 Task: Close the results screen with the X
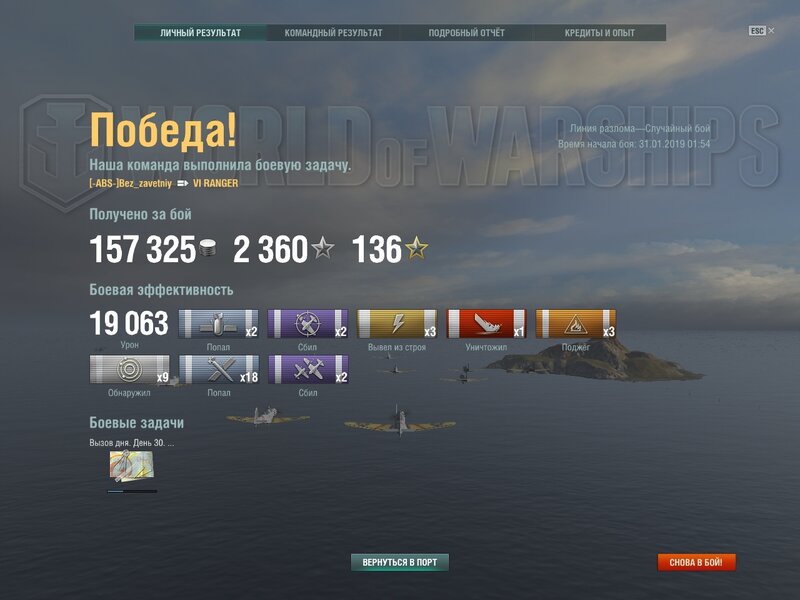pyautogui.click(x=771, y=31)
